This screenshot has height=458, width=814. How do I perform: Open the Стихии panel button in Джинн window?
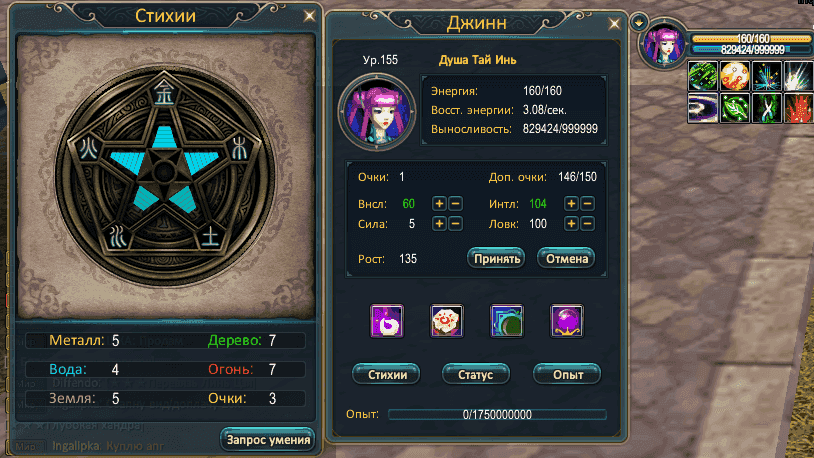point(387,374)
